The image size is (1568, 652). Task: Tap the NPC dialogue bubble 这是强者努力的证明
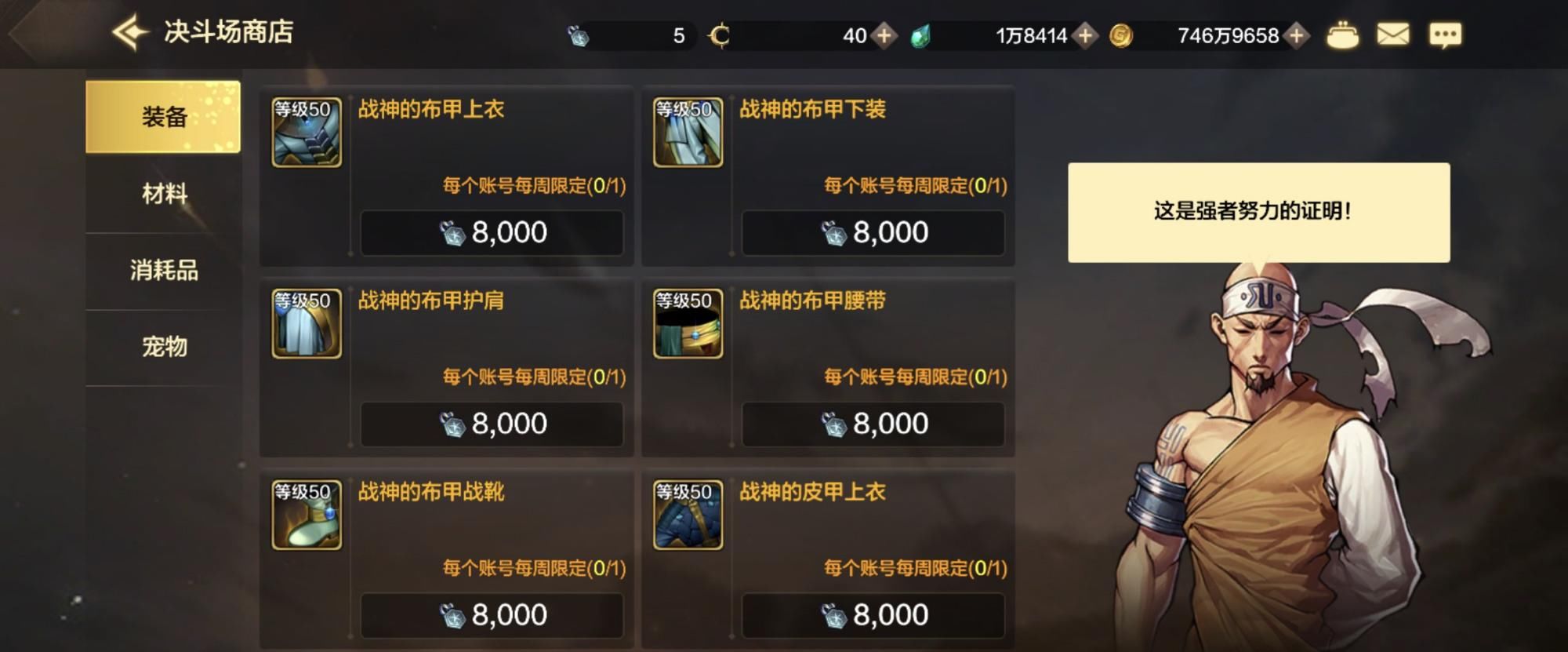[x=1260, y=210]
